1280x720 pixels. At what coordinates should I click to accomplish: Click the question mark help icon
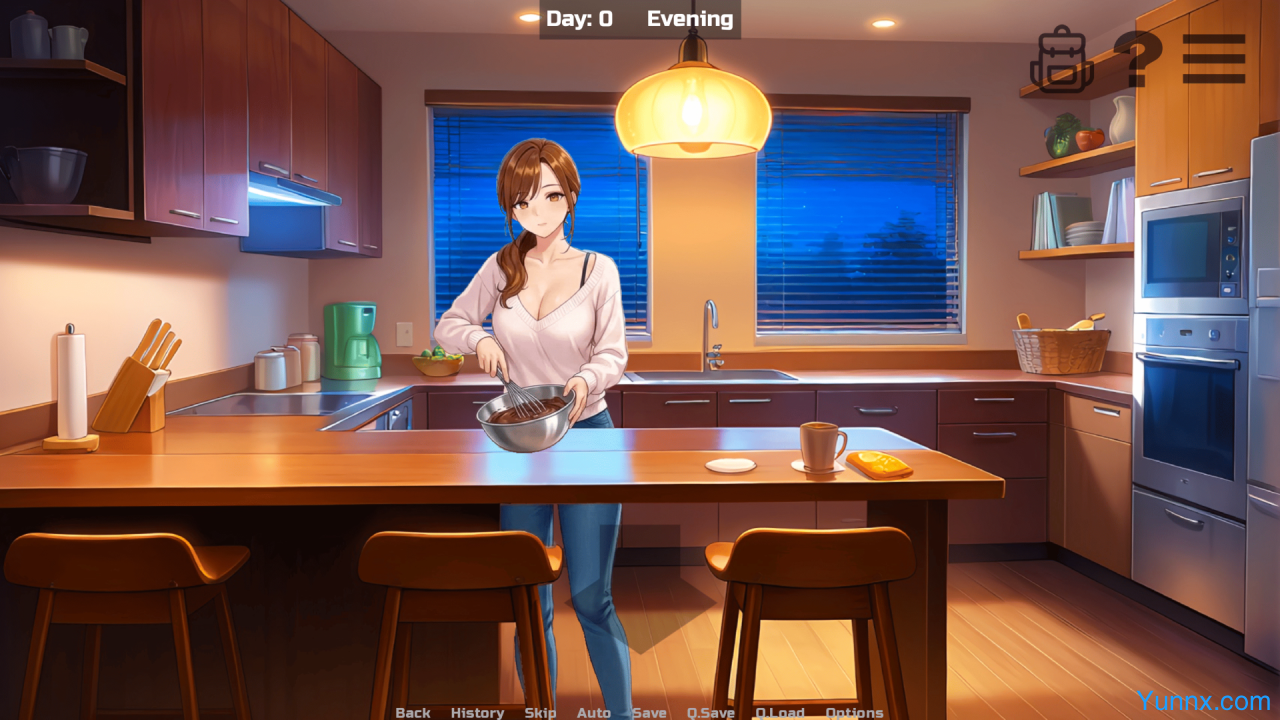click(1136, 59)
